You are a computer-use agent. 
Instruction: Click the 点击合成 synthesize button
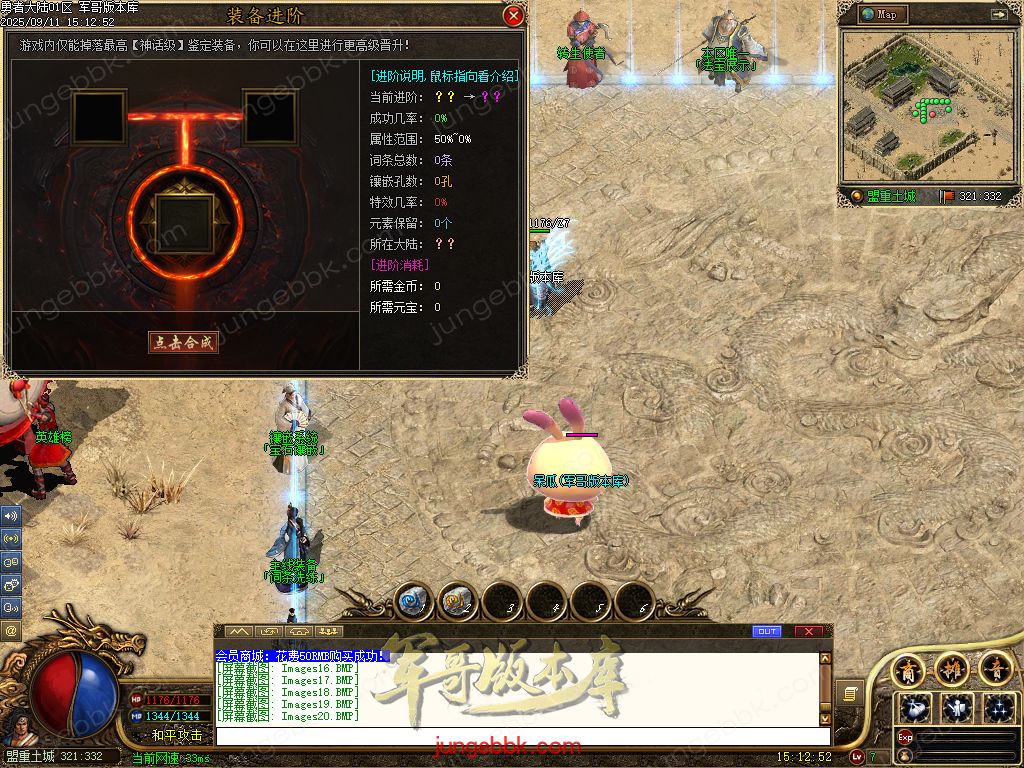coord(184,342)
